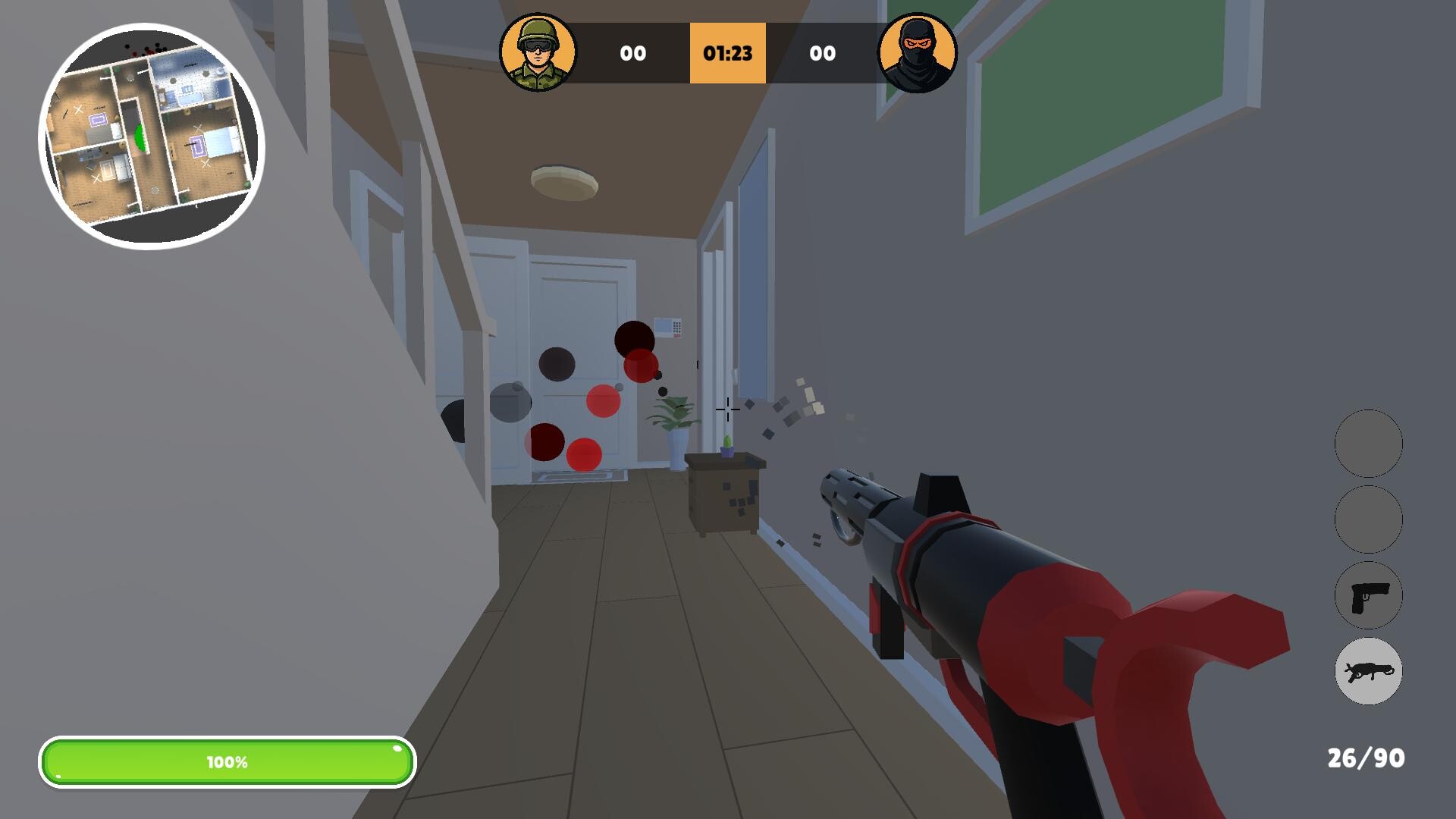Select the ninja team score 00
Viewport: 1456px width, 819px height.
pyautogui.click(x=823, y=53)
